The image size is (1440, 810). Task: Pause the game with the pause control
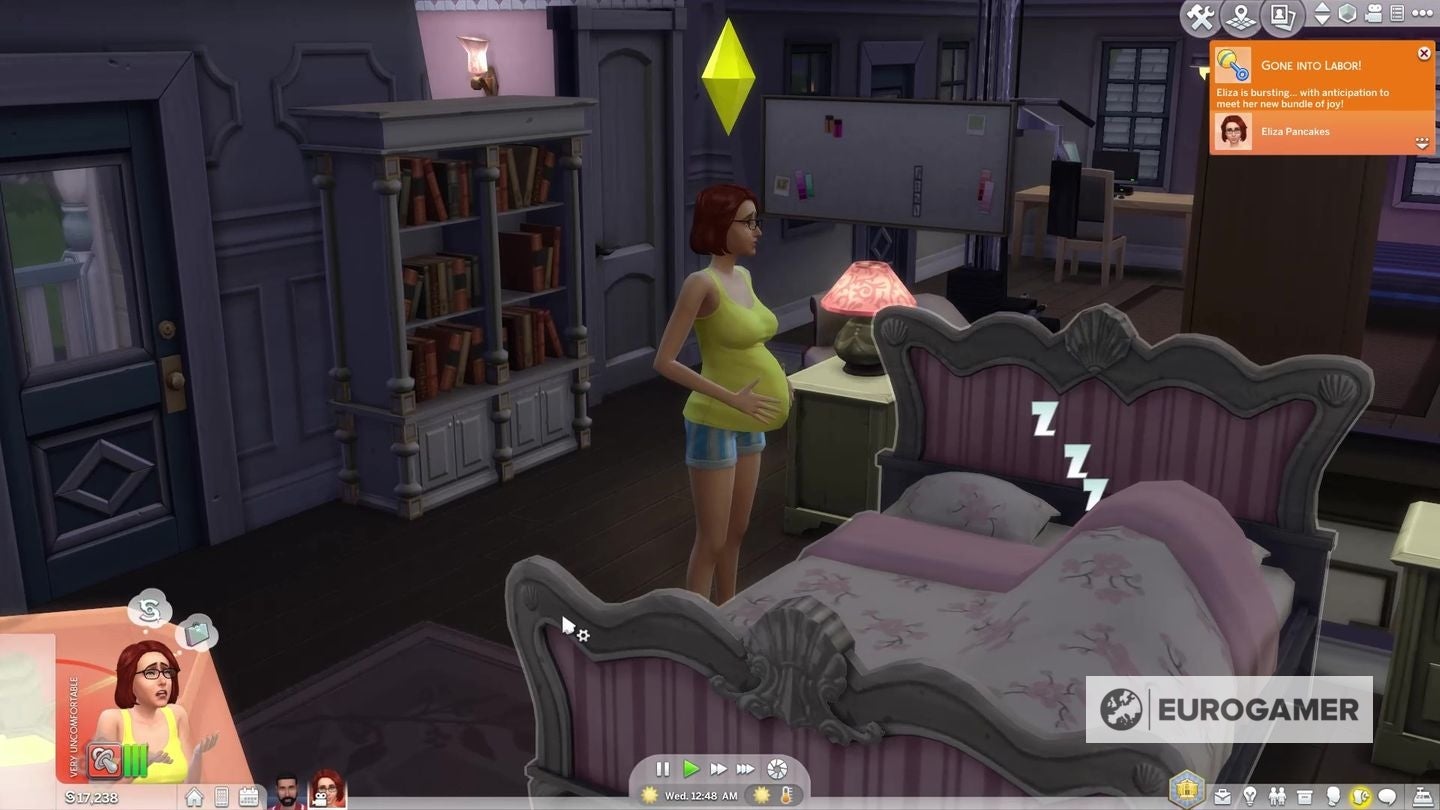tap(663, 769)
